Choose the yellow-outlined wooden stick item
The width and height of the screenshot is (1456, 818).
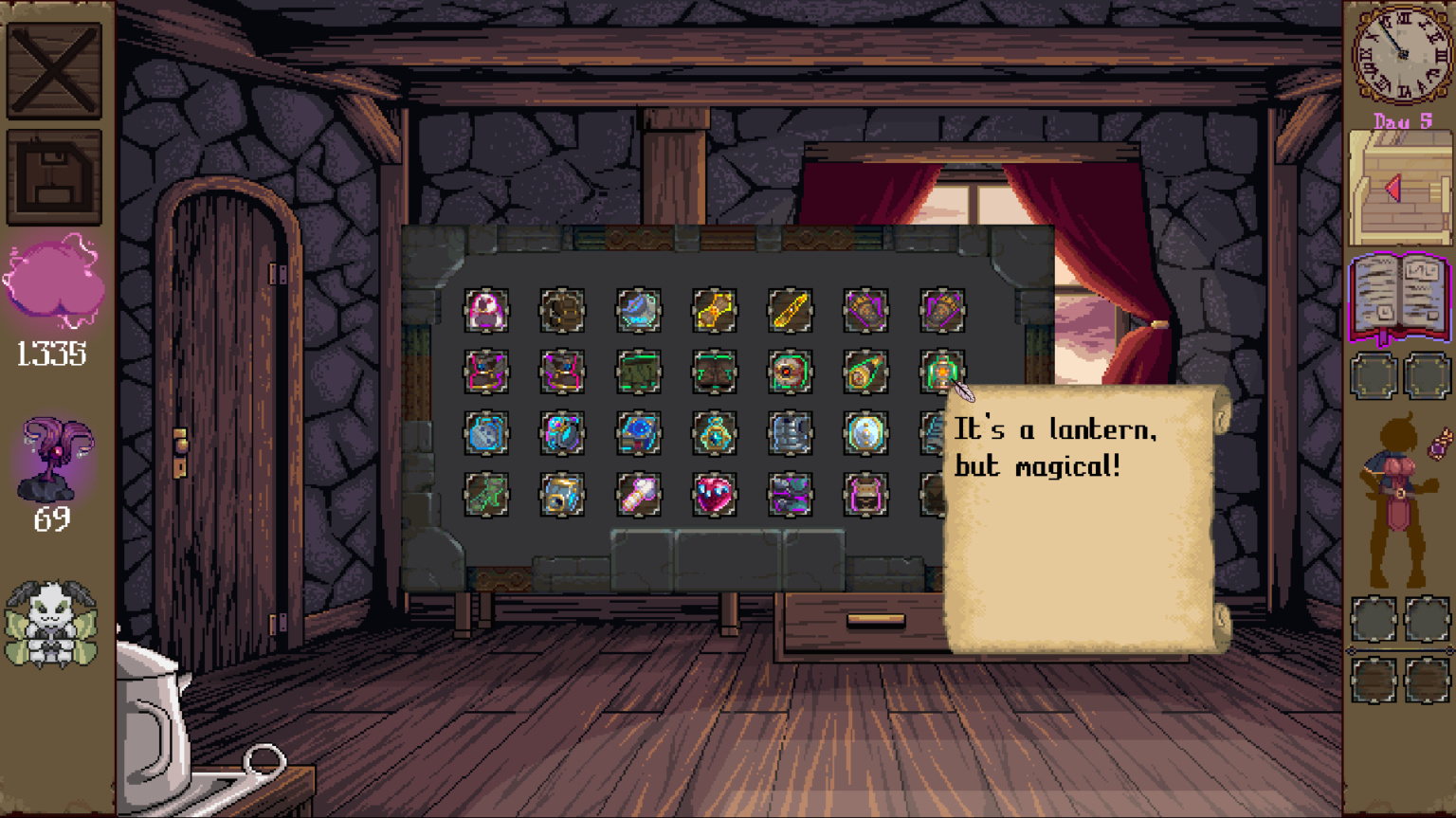pos(790,311)
